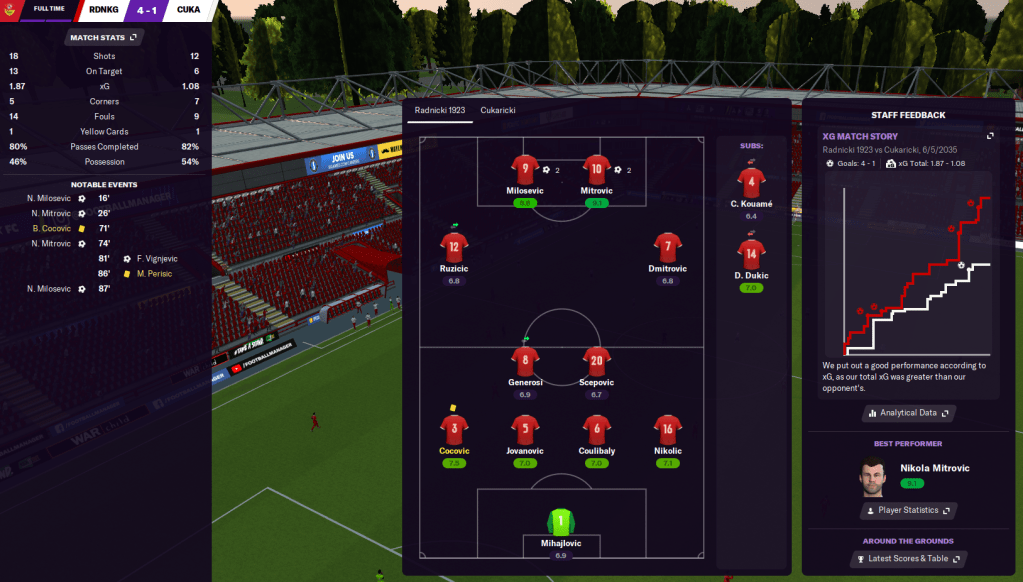Viewport: 1023px width, 582px height.
Task: Show Latest Scores & Table
Action: pos(908,558)
